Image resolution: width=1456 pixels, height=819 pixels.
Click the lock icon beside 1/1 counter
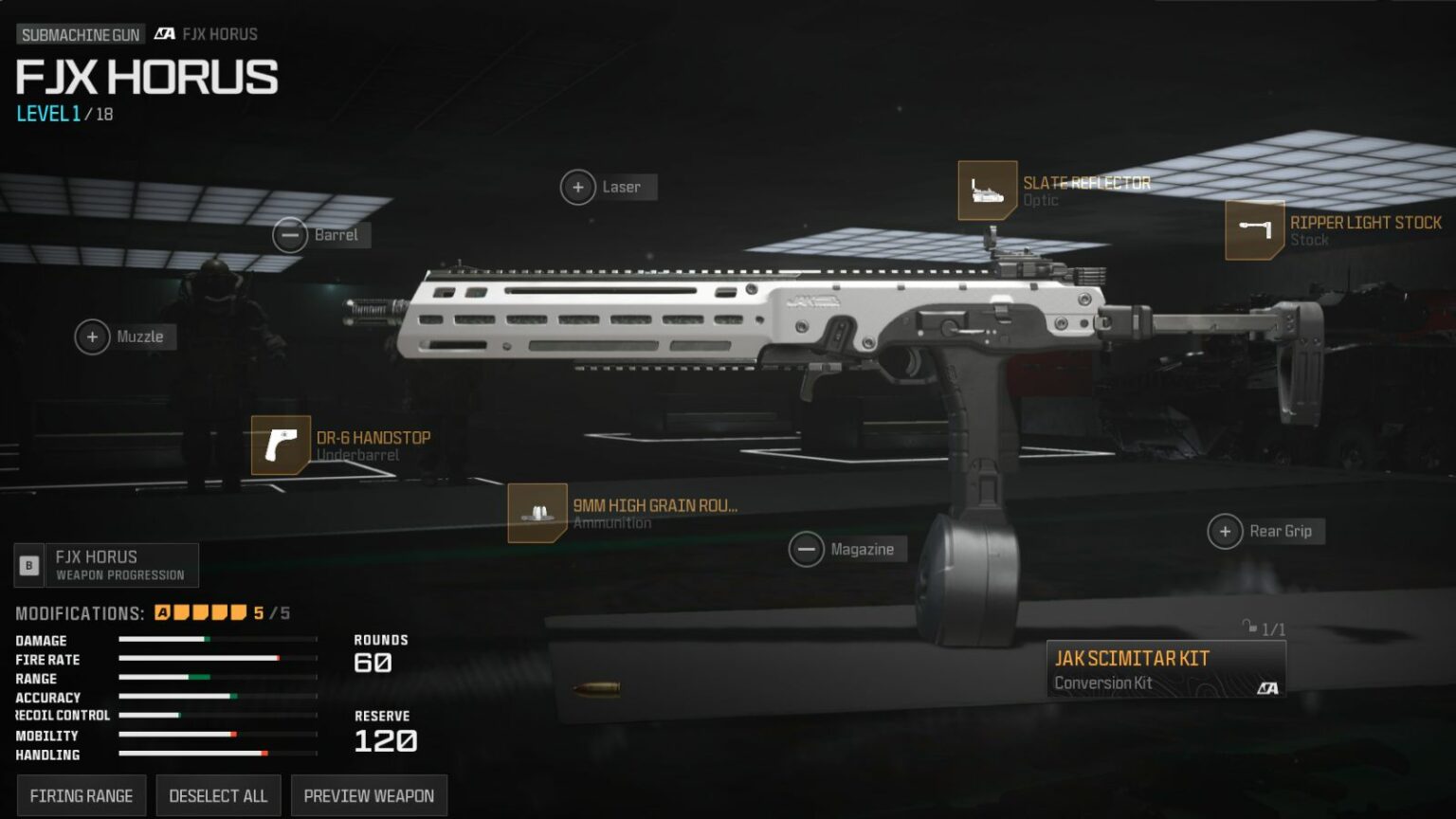pos(1249,627)
